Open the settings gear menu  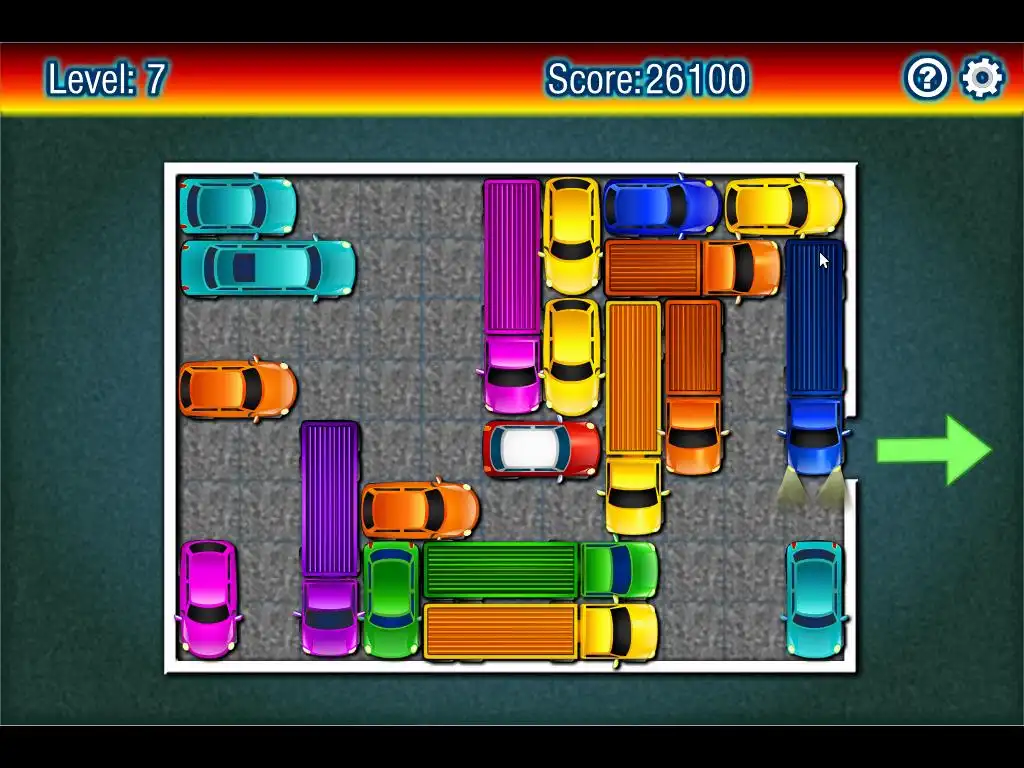pyautogui.click(x=981, y=78)
